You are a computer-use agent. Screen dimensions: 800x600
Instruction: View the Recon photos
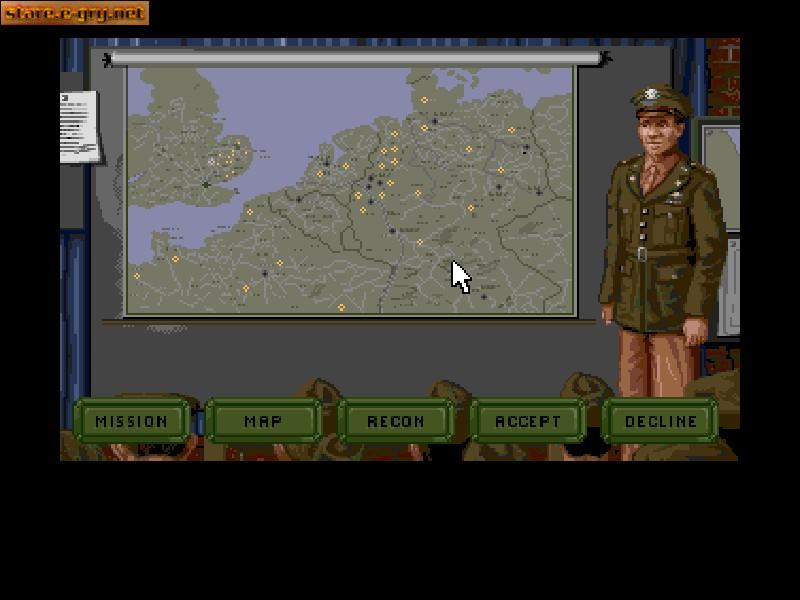(396, 421)
